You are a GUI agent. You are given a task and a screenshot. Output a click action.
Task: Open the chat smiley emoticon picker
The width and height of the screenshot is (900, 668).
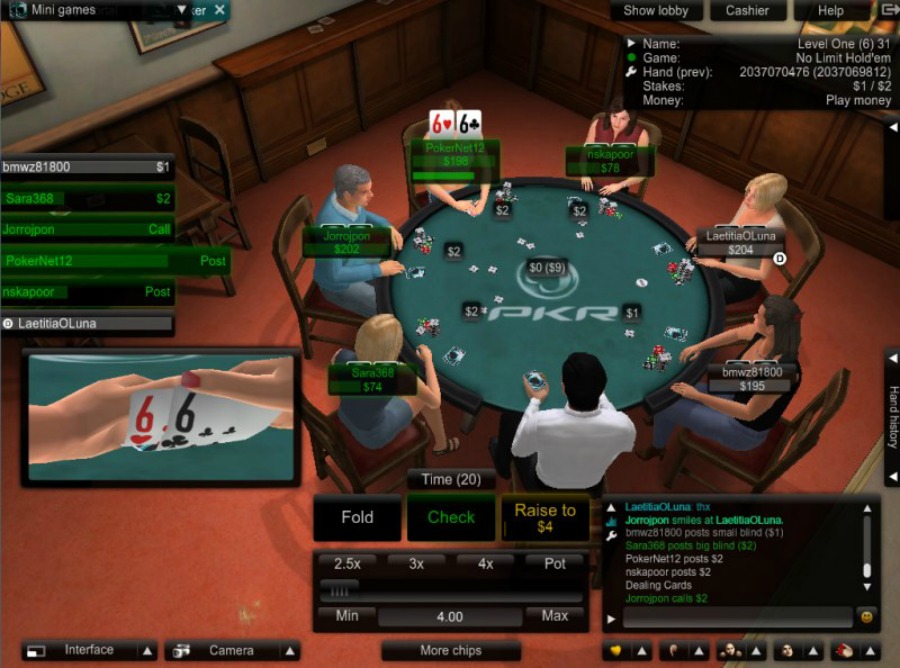(866, 617)
